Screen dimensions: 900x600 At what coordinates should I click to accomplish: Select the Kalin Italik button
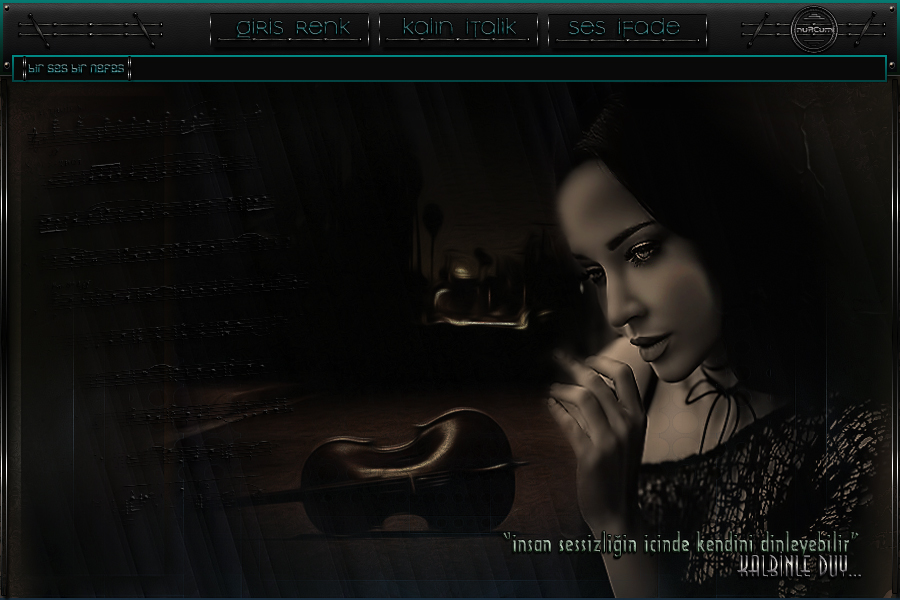pos(459,29)
